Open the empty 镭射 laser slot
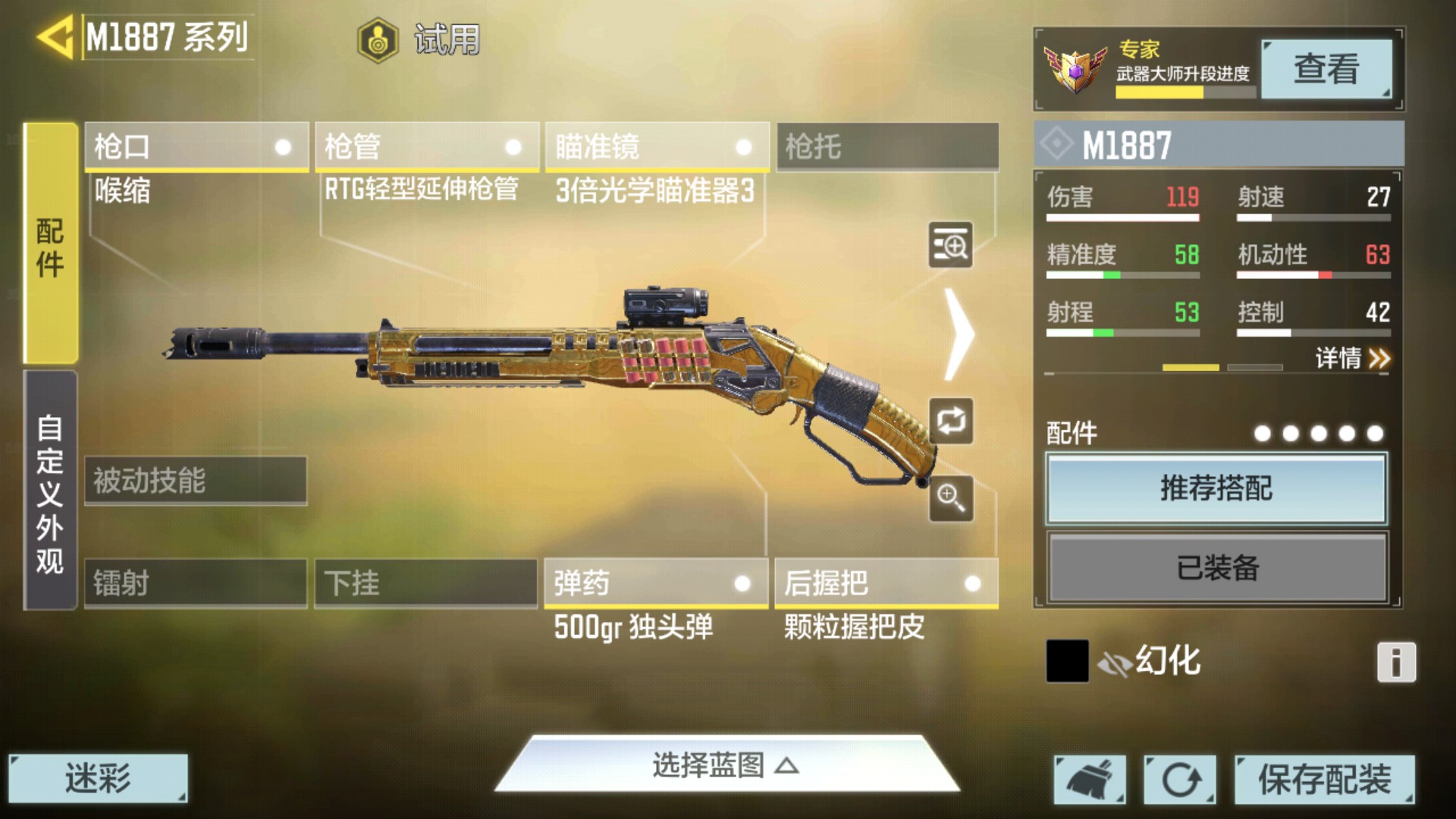This screenshot has width=1456, height=819. point(196,583)
